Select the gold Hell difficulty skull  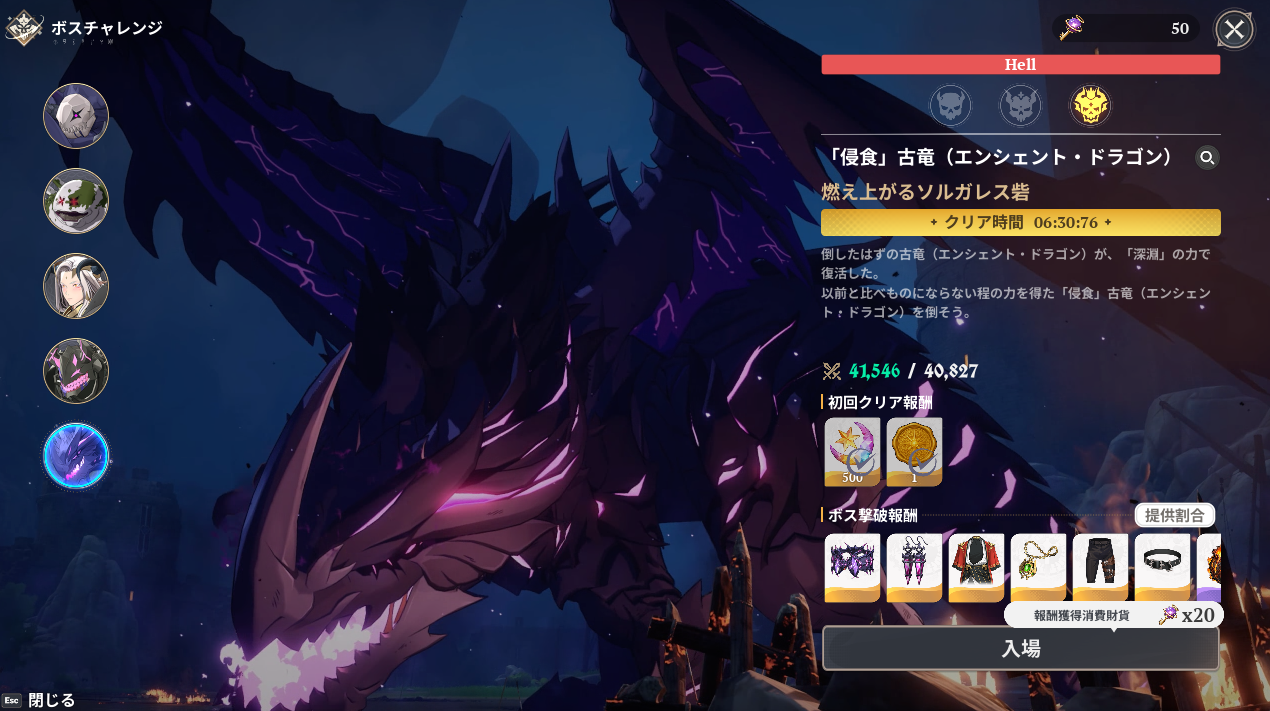(x=1090, y=105)
